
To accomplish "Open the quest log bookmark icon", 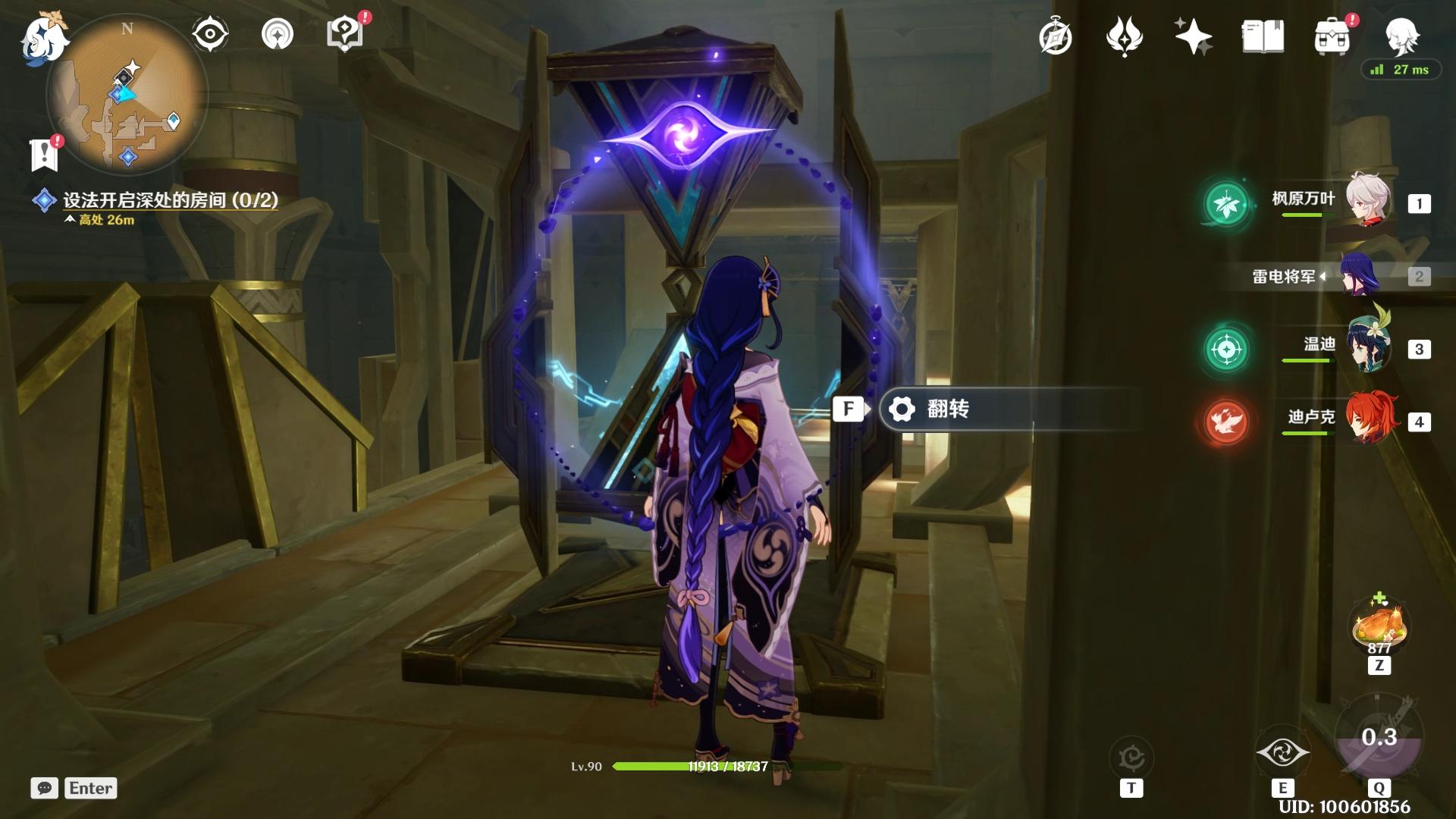I will tap(45, 154).
